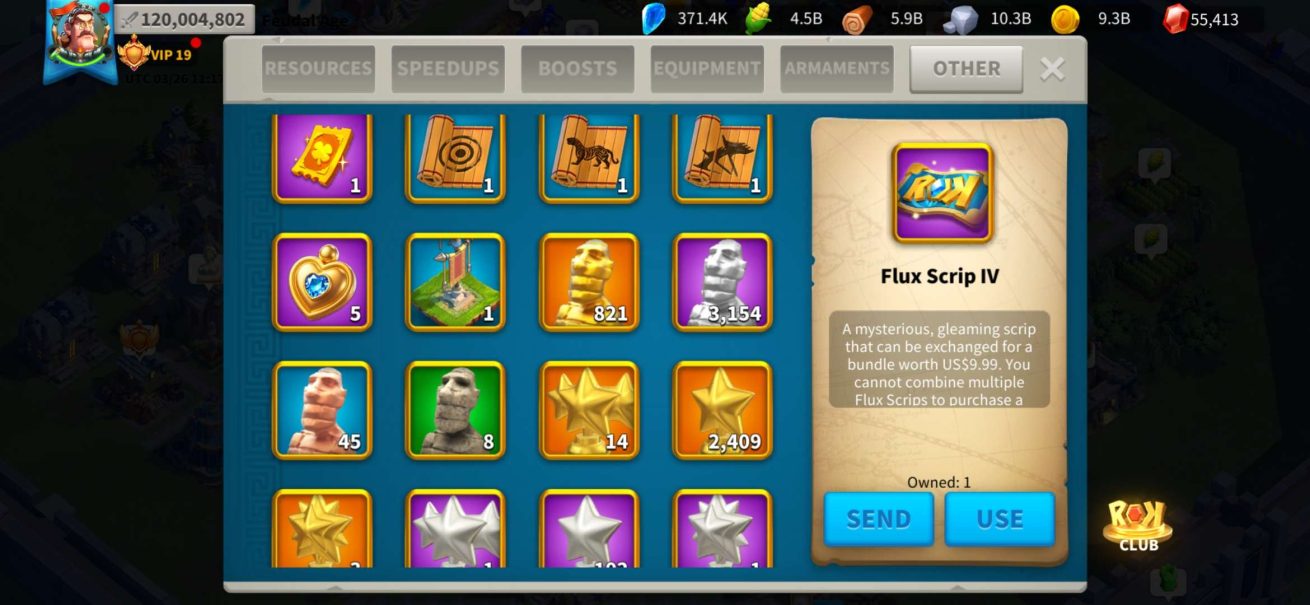Pick the clay sculpture with 45 count
The width and height of the screenshot is (1310, 605).
[x=322, y=410]
